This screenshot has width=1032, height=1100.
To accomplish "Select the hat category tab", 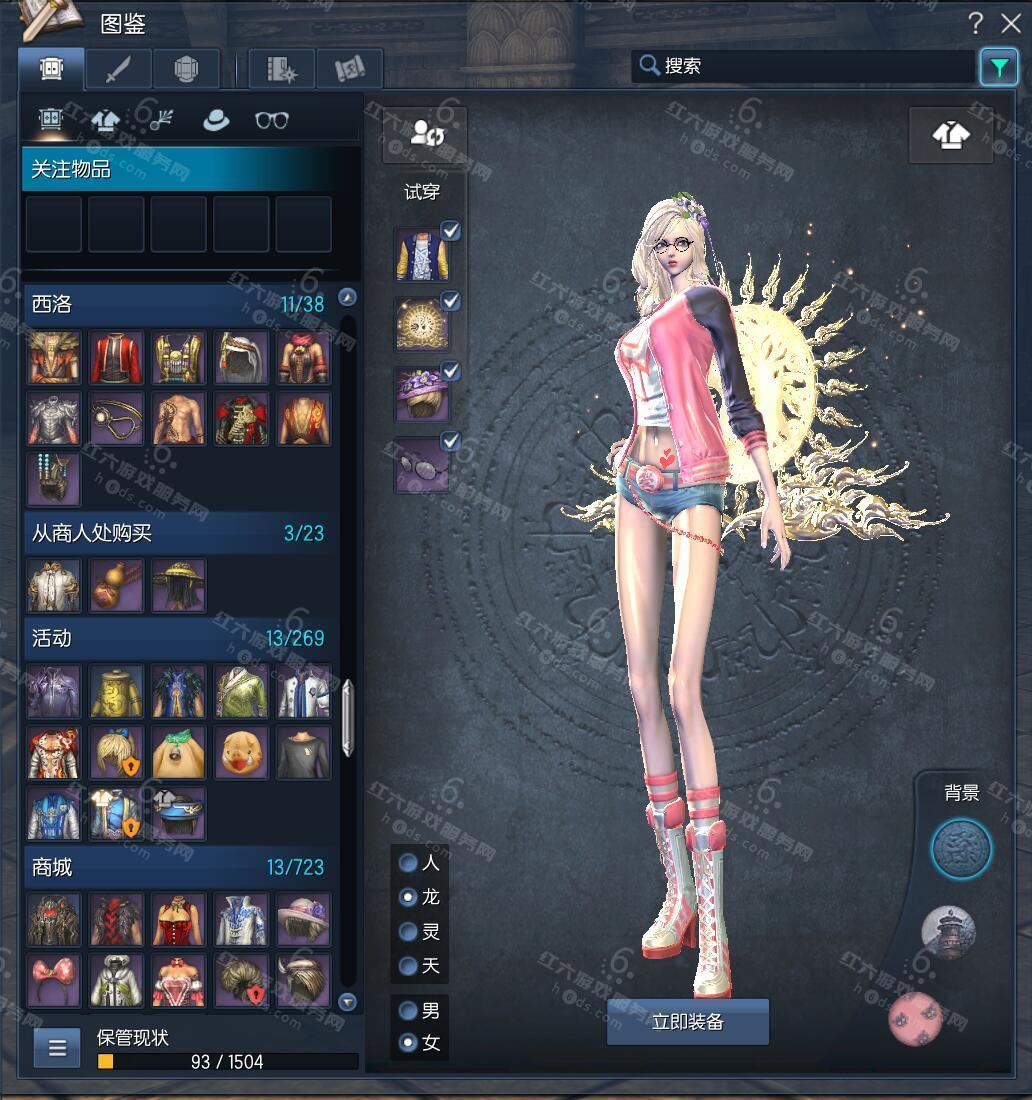I will click(215, 121).
